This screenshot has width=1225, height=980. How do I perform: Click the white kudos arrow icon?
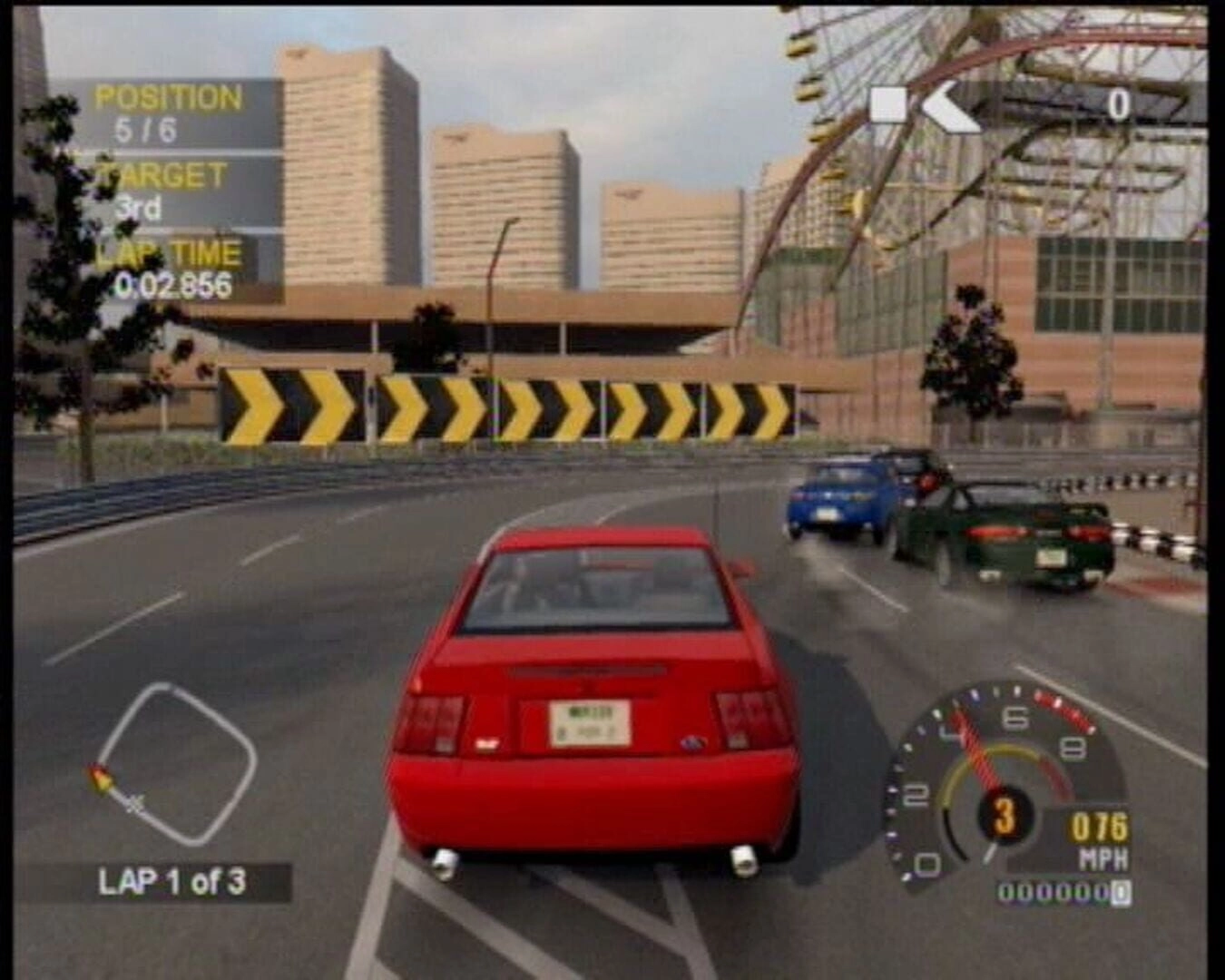click(950, 106)
